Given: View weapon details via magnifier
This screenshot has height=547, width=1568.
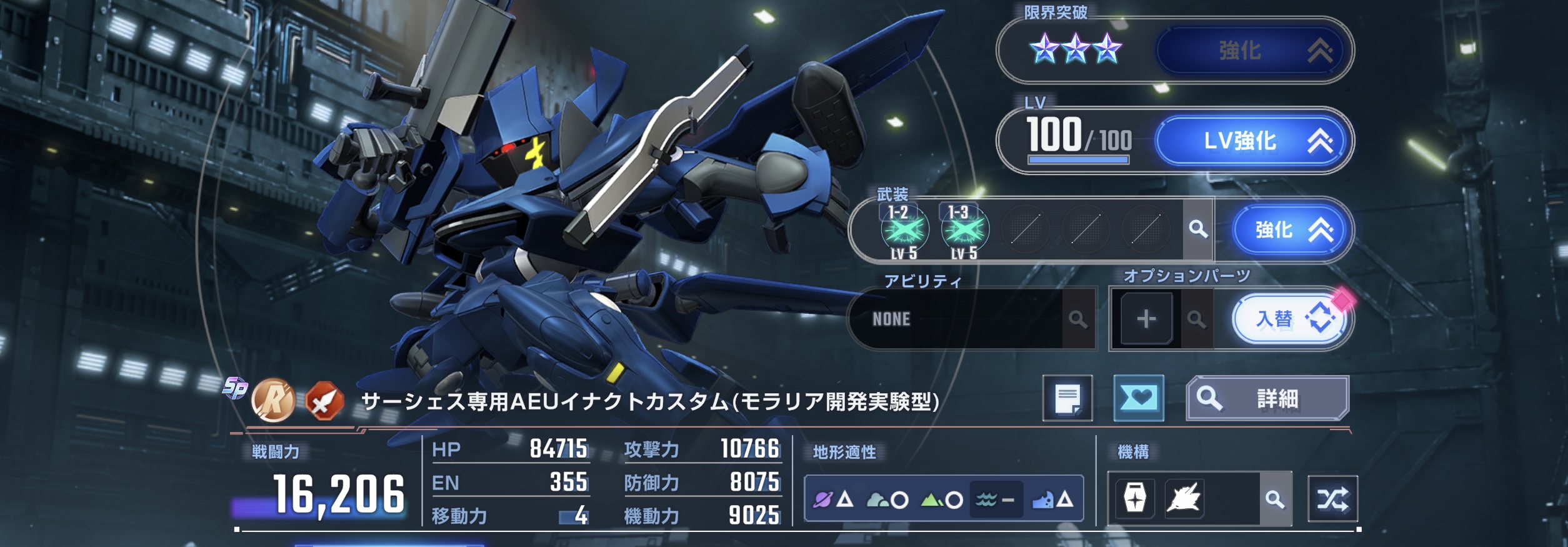Looking at the screenshot, I should click(x=1197, y=229).
